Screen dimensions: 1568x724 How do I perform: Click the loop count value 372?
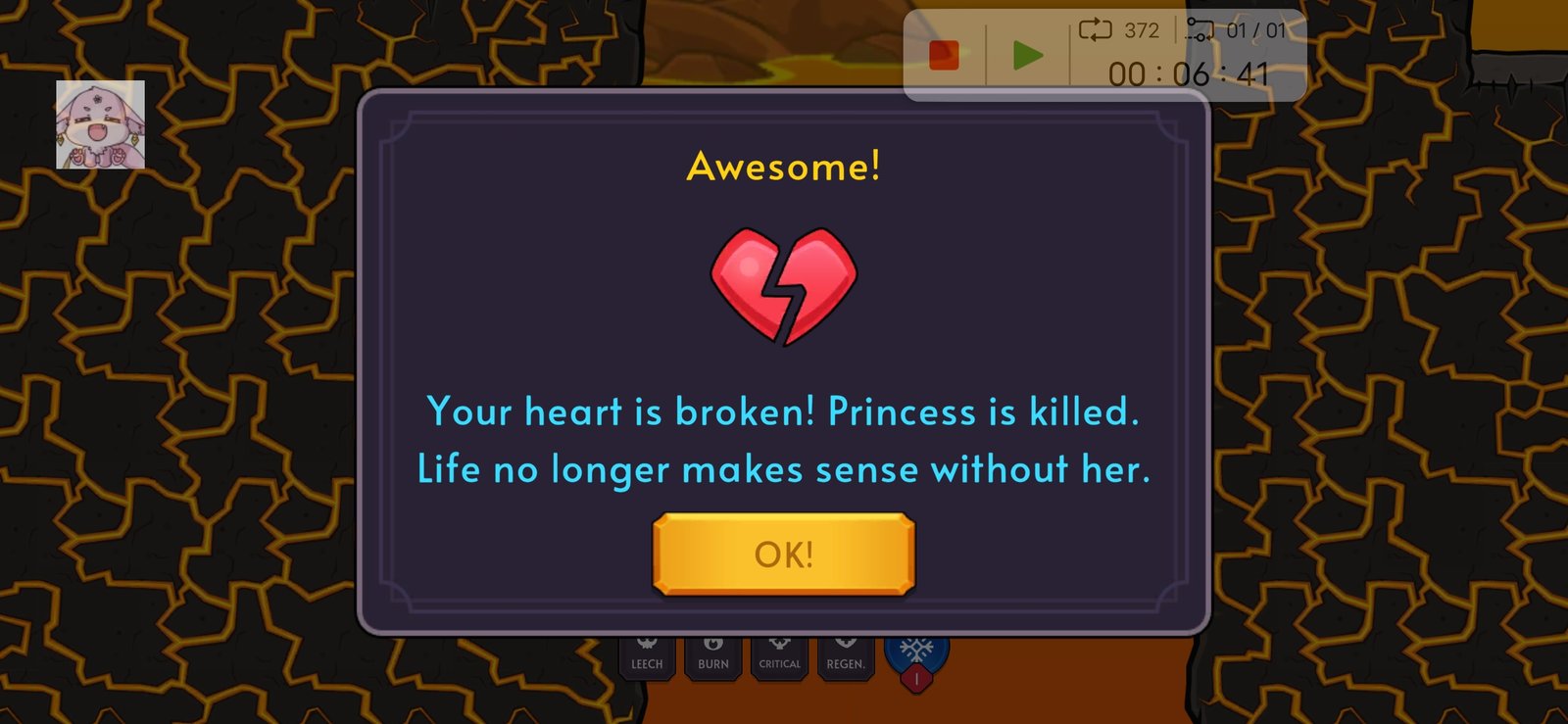click(x=1141, y=29)
